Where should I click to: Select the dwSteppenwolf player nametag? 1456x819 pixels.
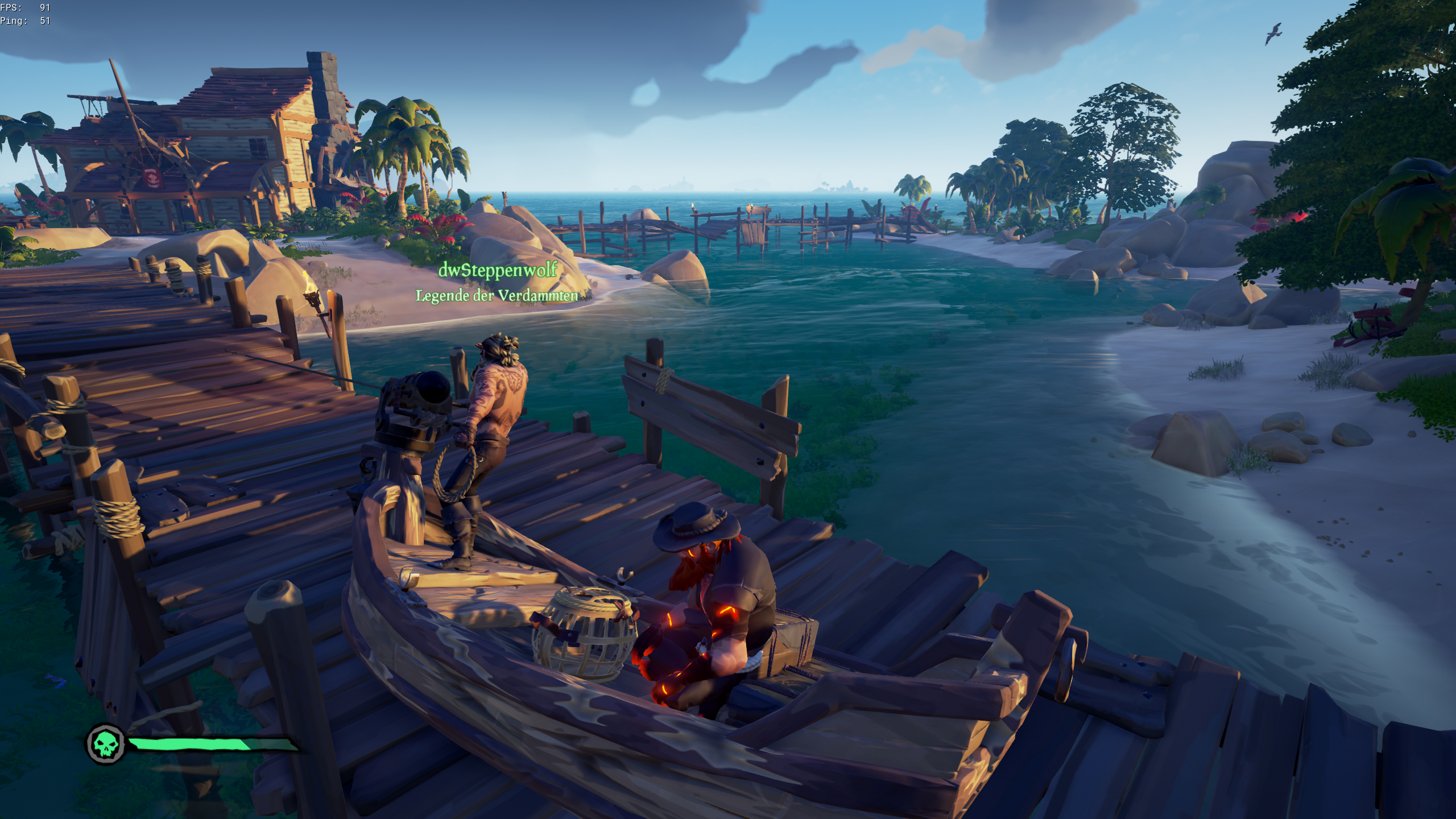(497, 271)
